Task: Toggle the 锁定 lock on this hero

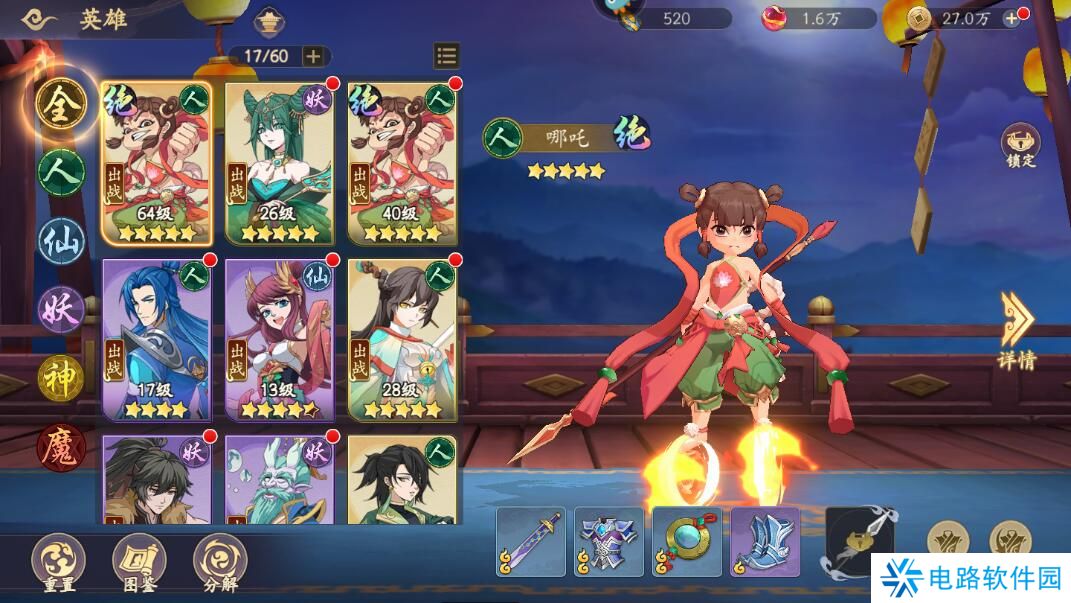Action: click(x=1020, y=146)
